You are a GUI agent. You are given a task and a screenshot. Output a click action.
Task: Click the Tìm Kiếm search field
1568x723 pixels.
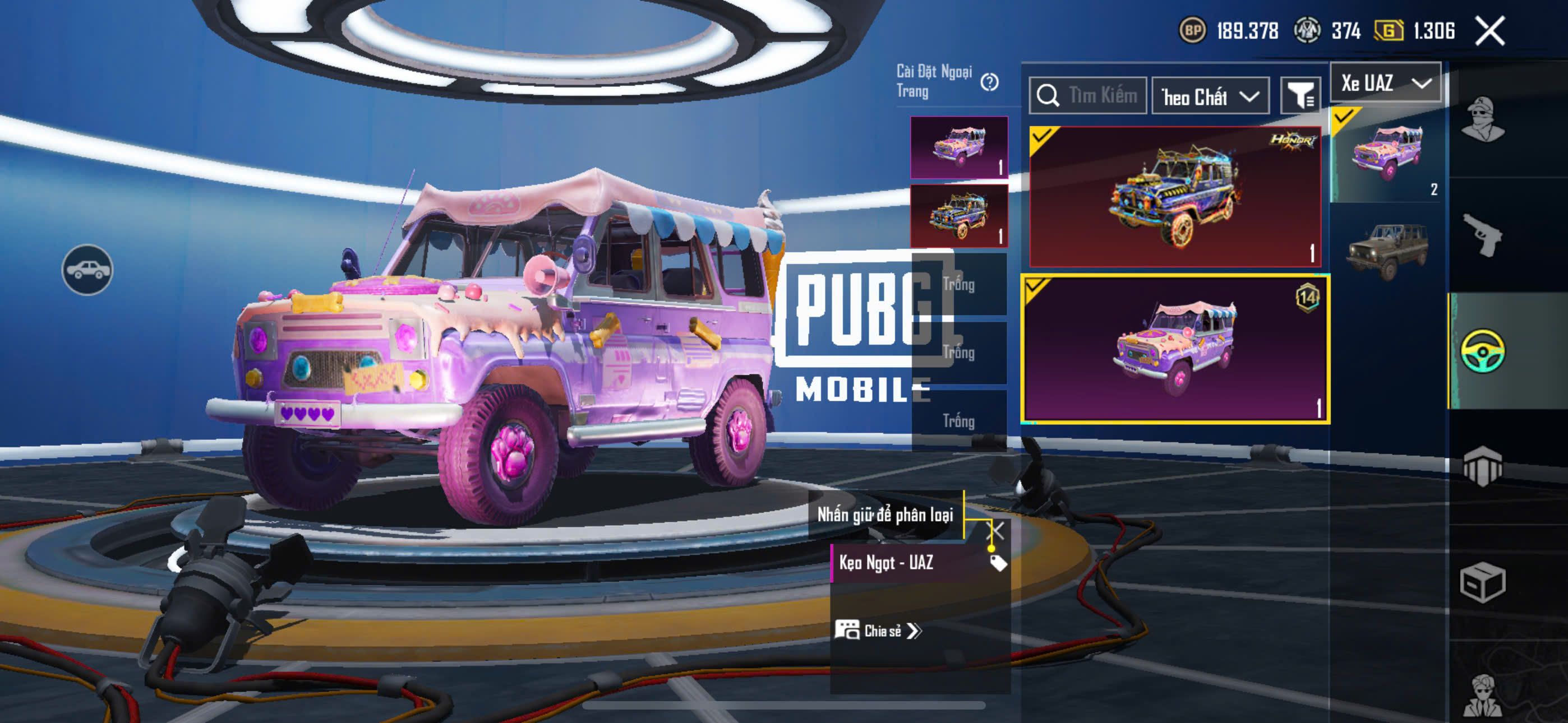click(1089, 95)
